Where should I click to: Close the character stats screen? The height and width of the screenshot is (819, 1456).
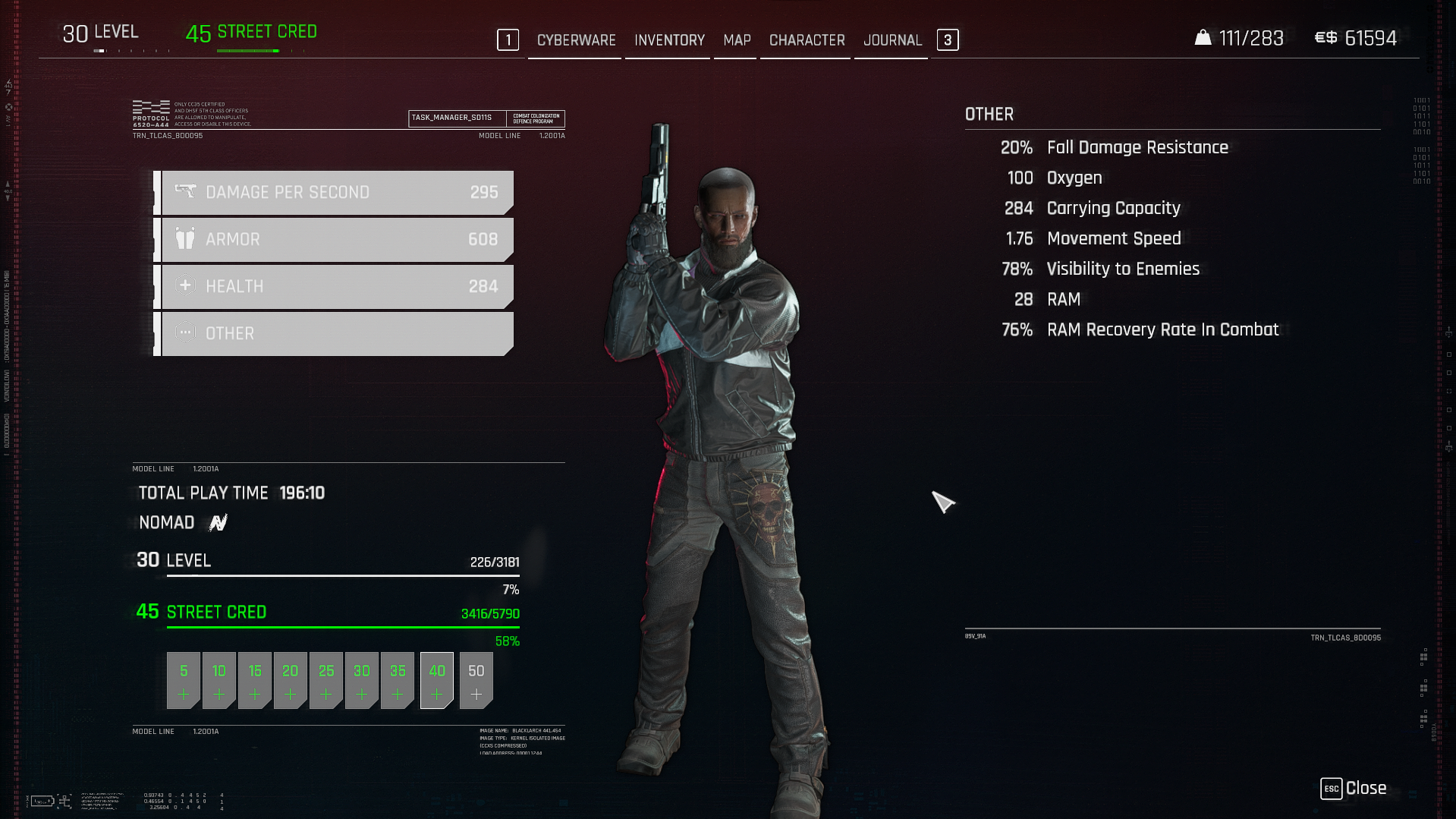1354,789
